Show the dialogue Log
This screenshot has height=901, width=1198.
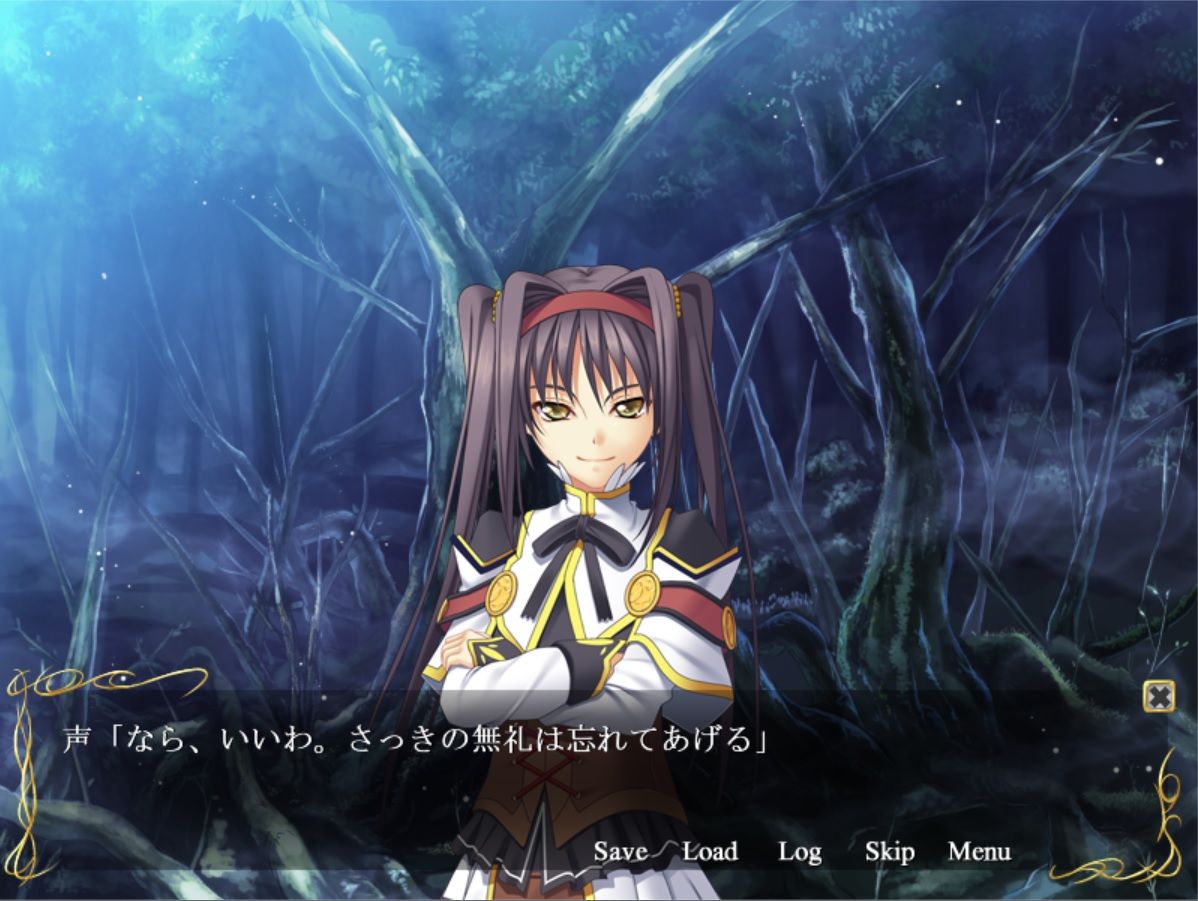(x=799, y=852)
